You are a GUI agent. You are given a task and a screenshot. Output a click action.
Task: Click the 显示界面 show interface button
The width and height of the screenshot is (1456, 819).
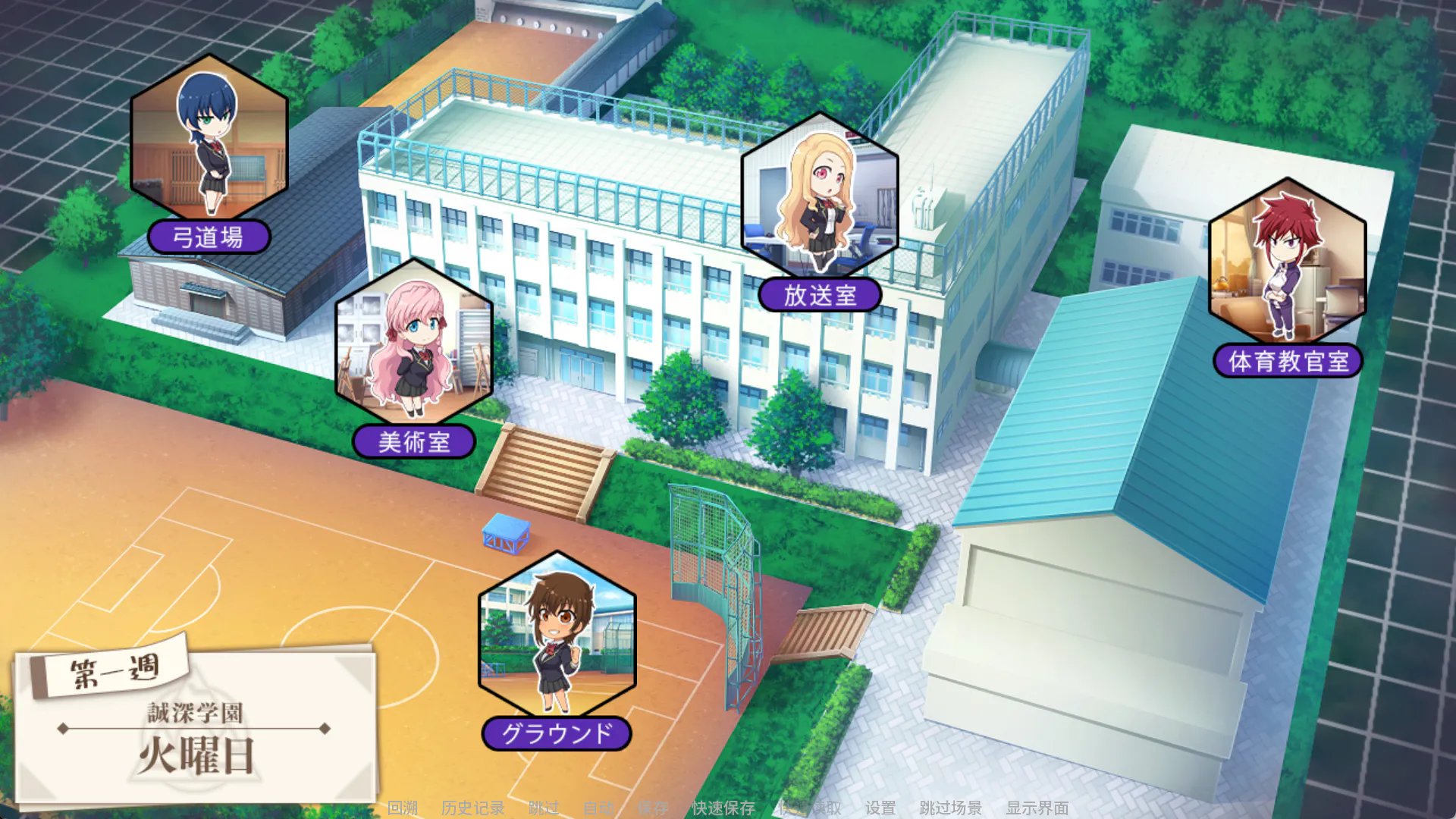coord(1037,808)
